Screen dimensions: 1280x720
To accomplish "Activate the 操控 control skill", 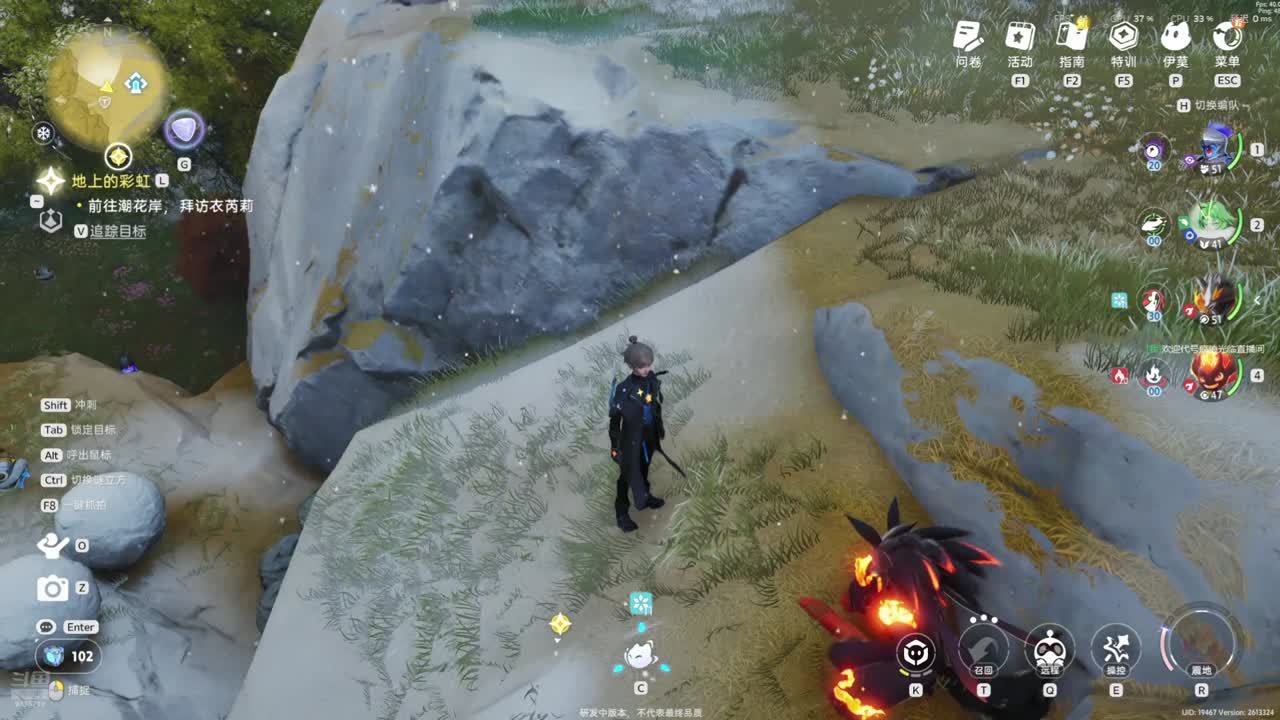I will pyautogui.click(x=1115, y=649).
